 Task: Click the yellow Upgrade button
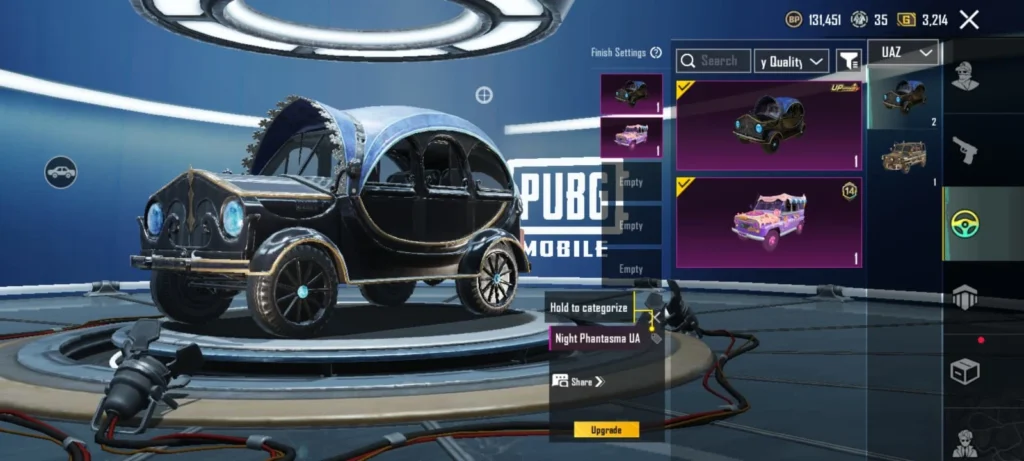point(606,430)
